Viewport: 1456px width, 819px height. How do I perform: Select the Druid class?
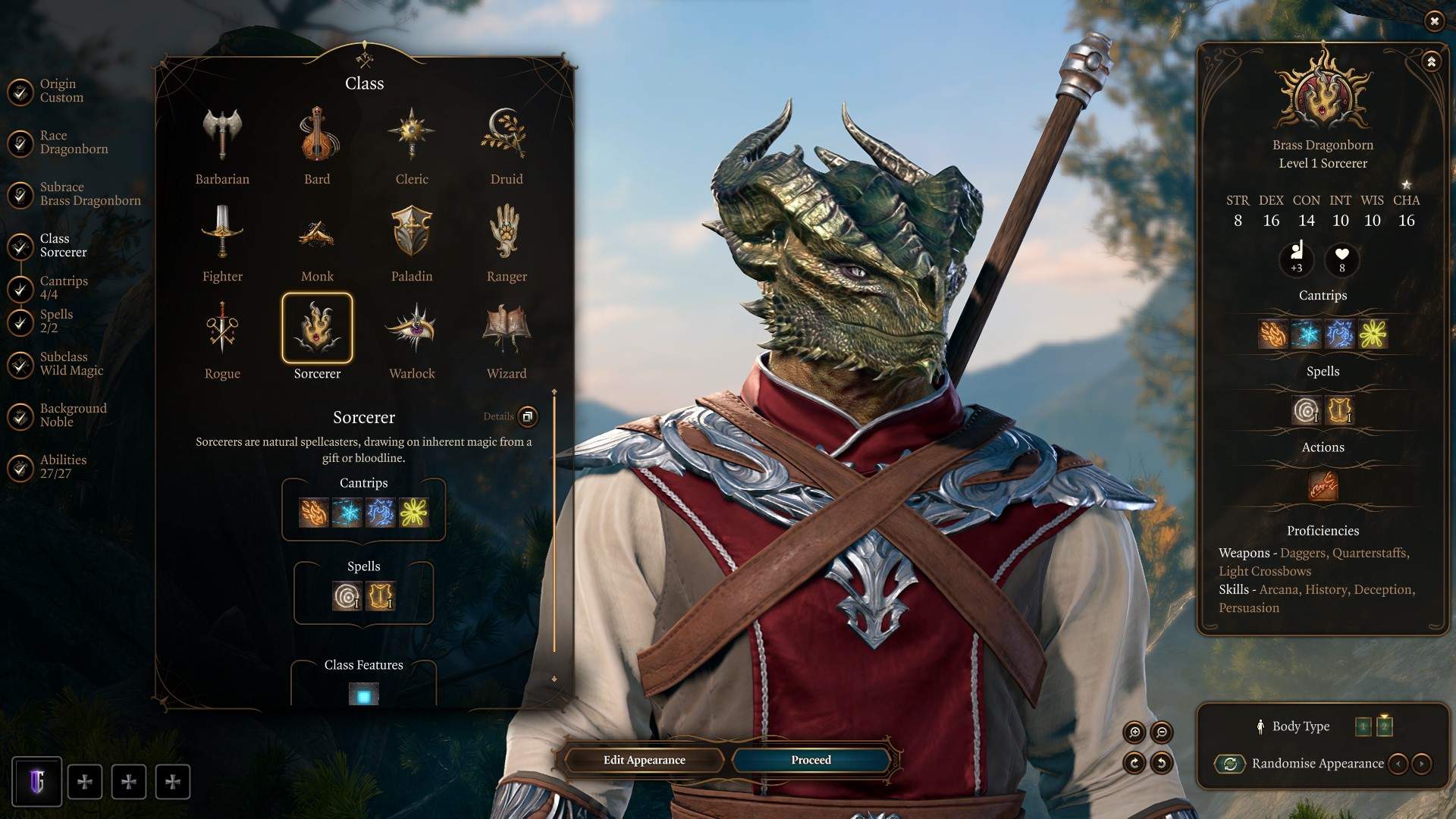[506, 146]
